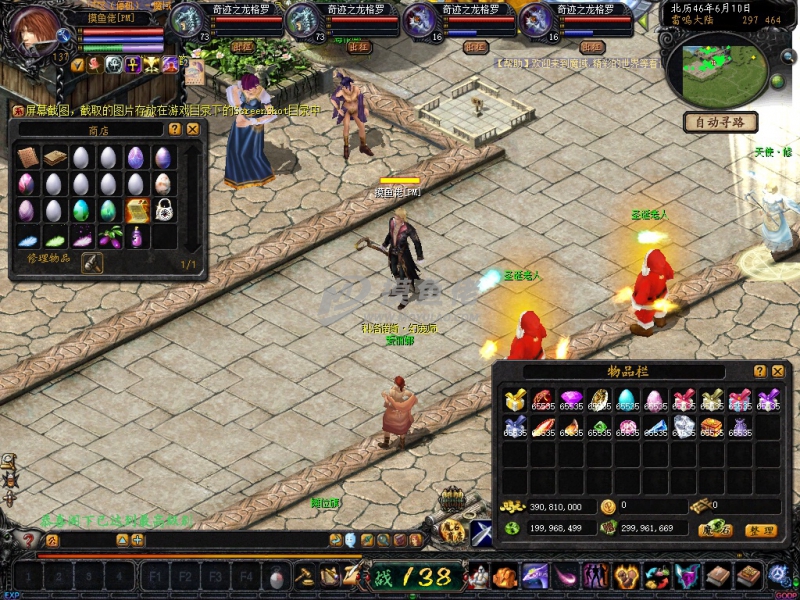Choose the eggplant item in the shop
This screenshot has height=600, width=800.
(x=109, y=237)
